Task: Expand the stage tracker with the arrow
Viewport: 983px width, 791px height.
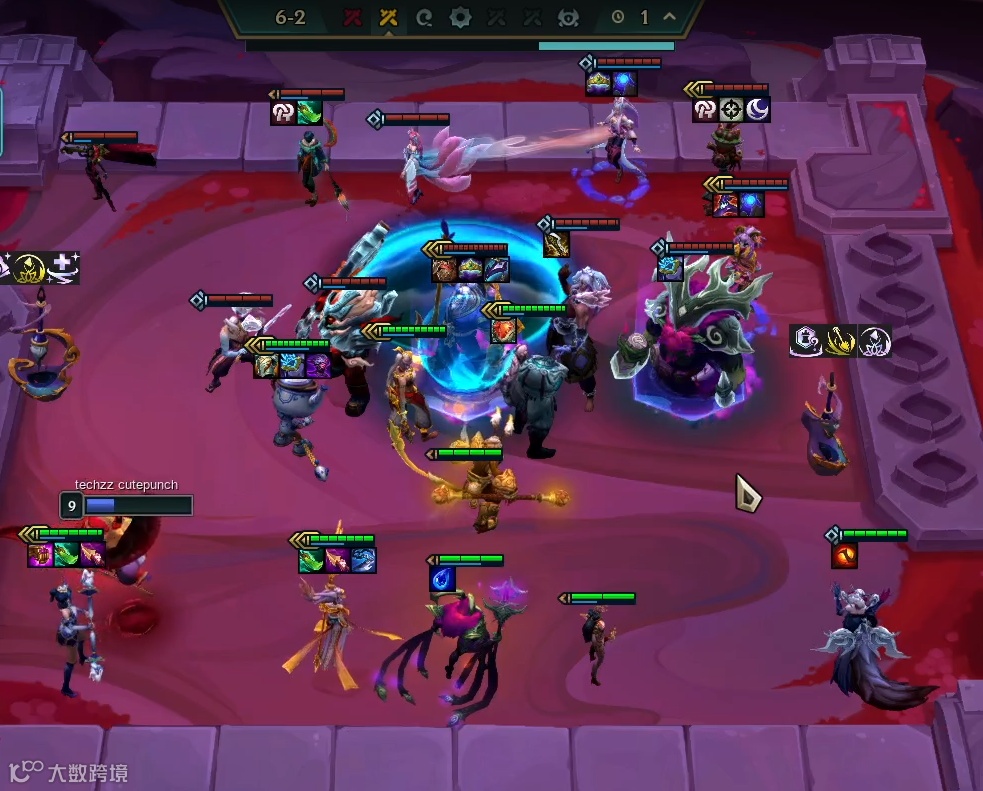Action: click(669, 17)
